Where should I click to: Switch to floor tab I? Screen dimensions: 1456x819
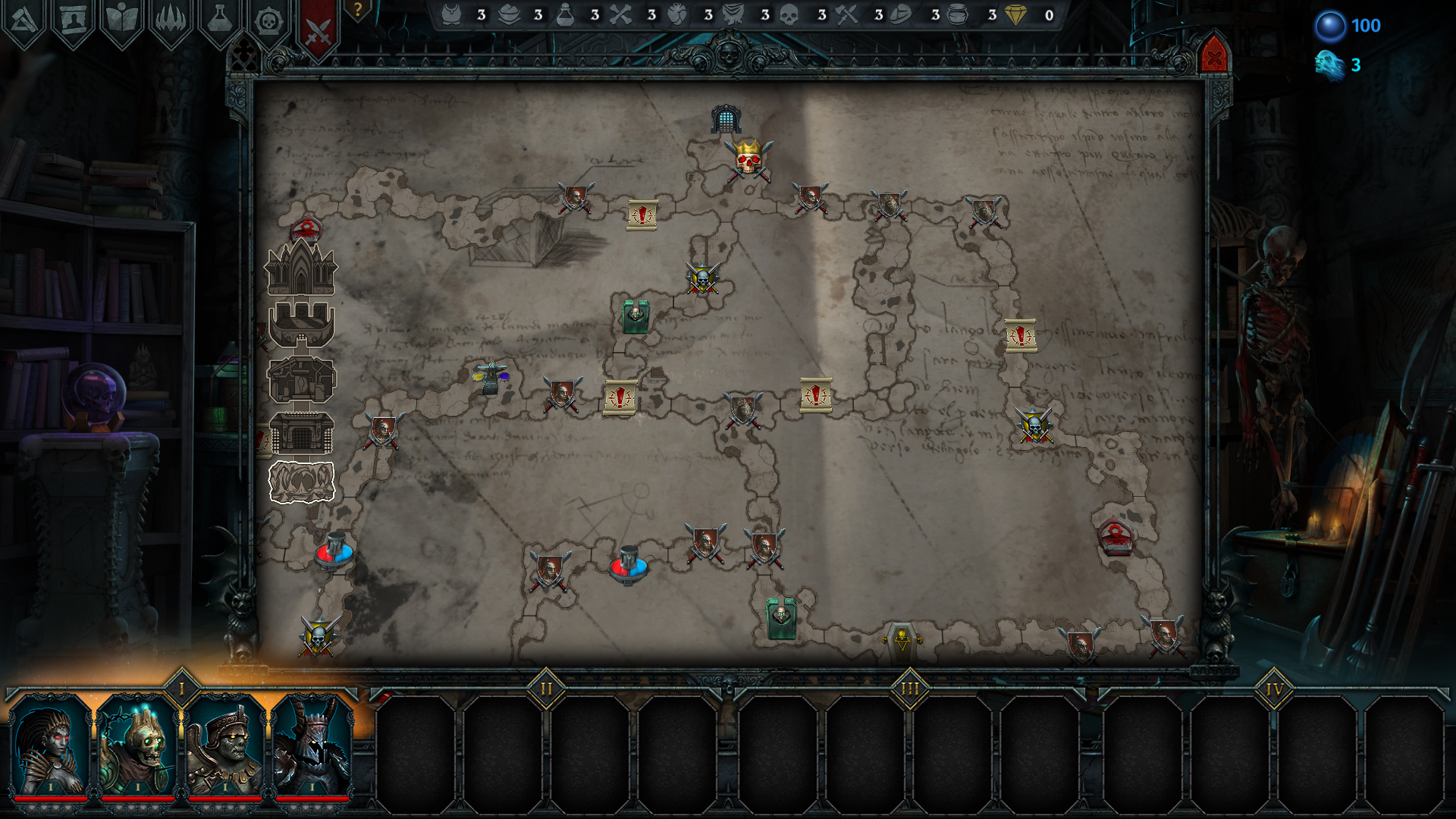click(182, 688)
